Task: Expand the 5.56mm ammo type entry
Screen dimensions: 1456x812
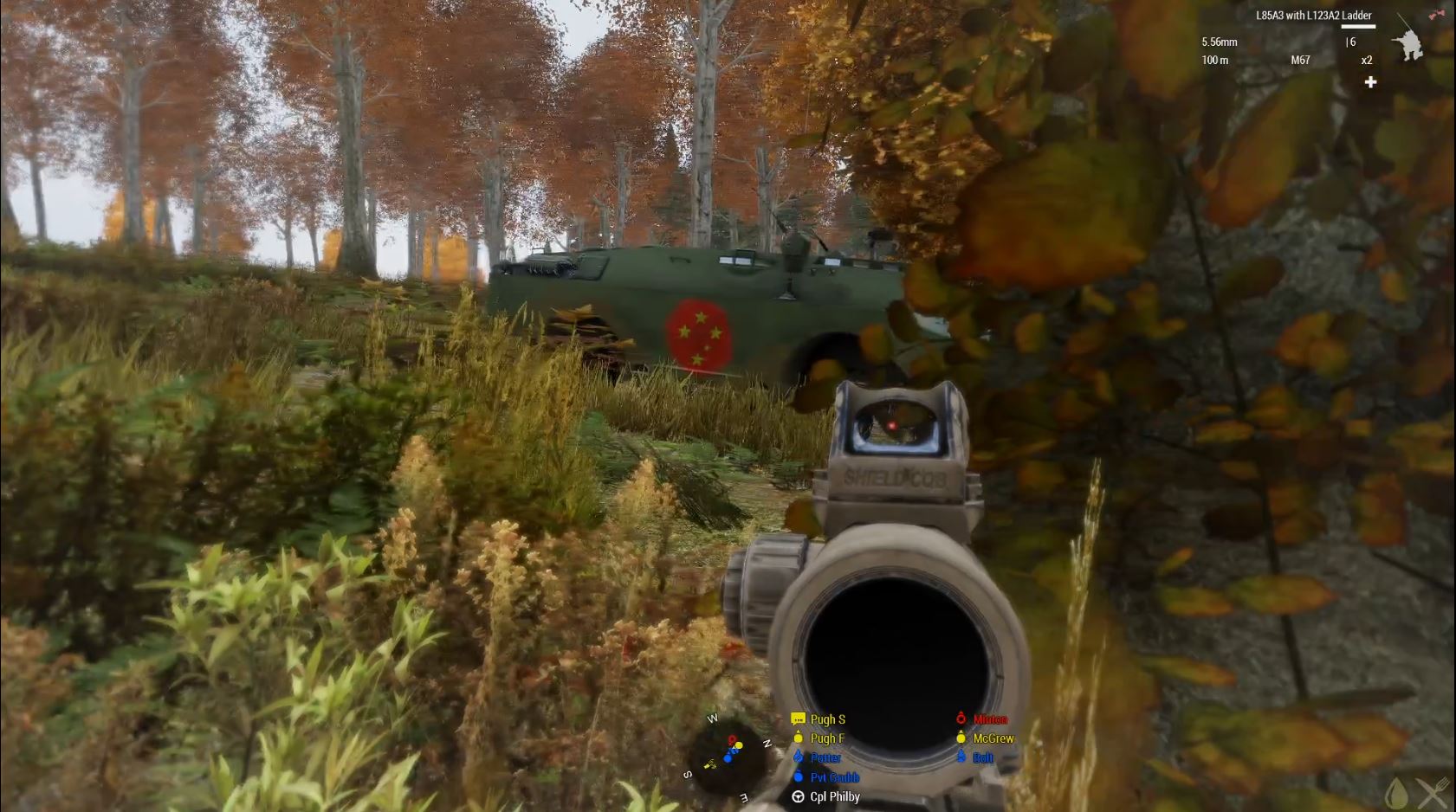Action: pyautogui.click(x=1220, y=42)
